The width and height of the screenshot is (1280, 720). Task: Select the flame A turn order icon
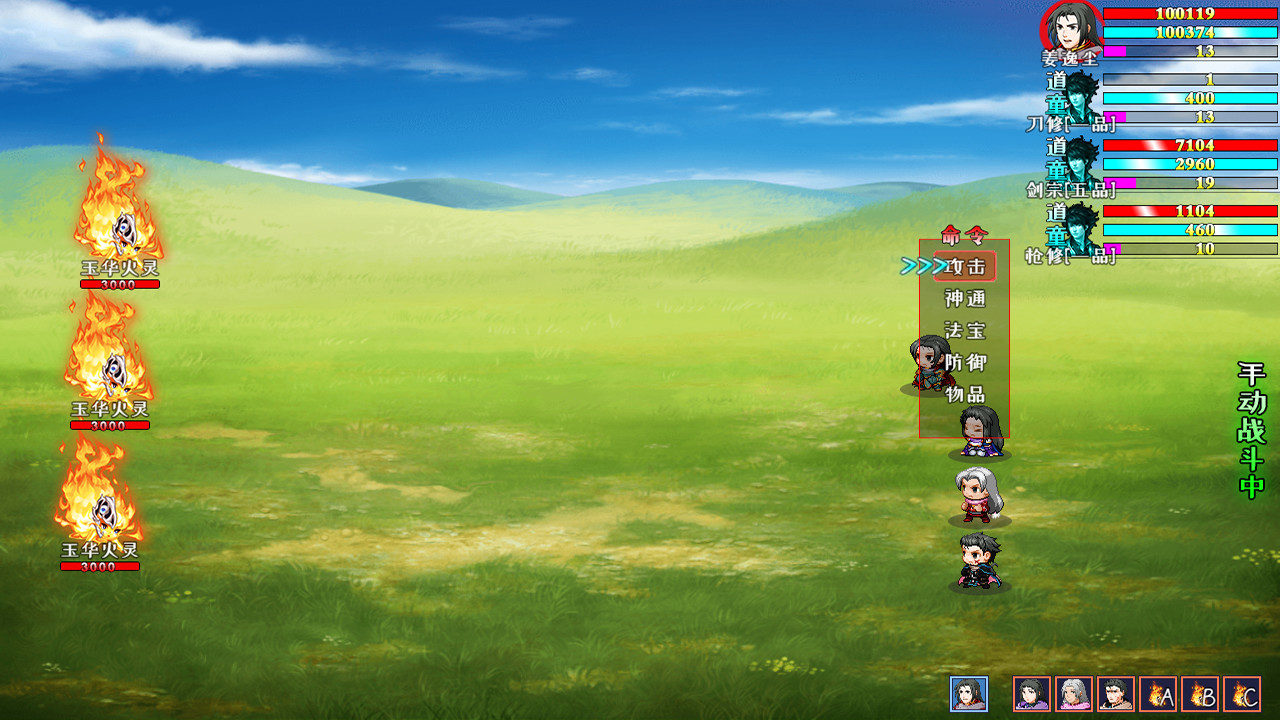click(1158, 694)
